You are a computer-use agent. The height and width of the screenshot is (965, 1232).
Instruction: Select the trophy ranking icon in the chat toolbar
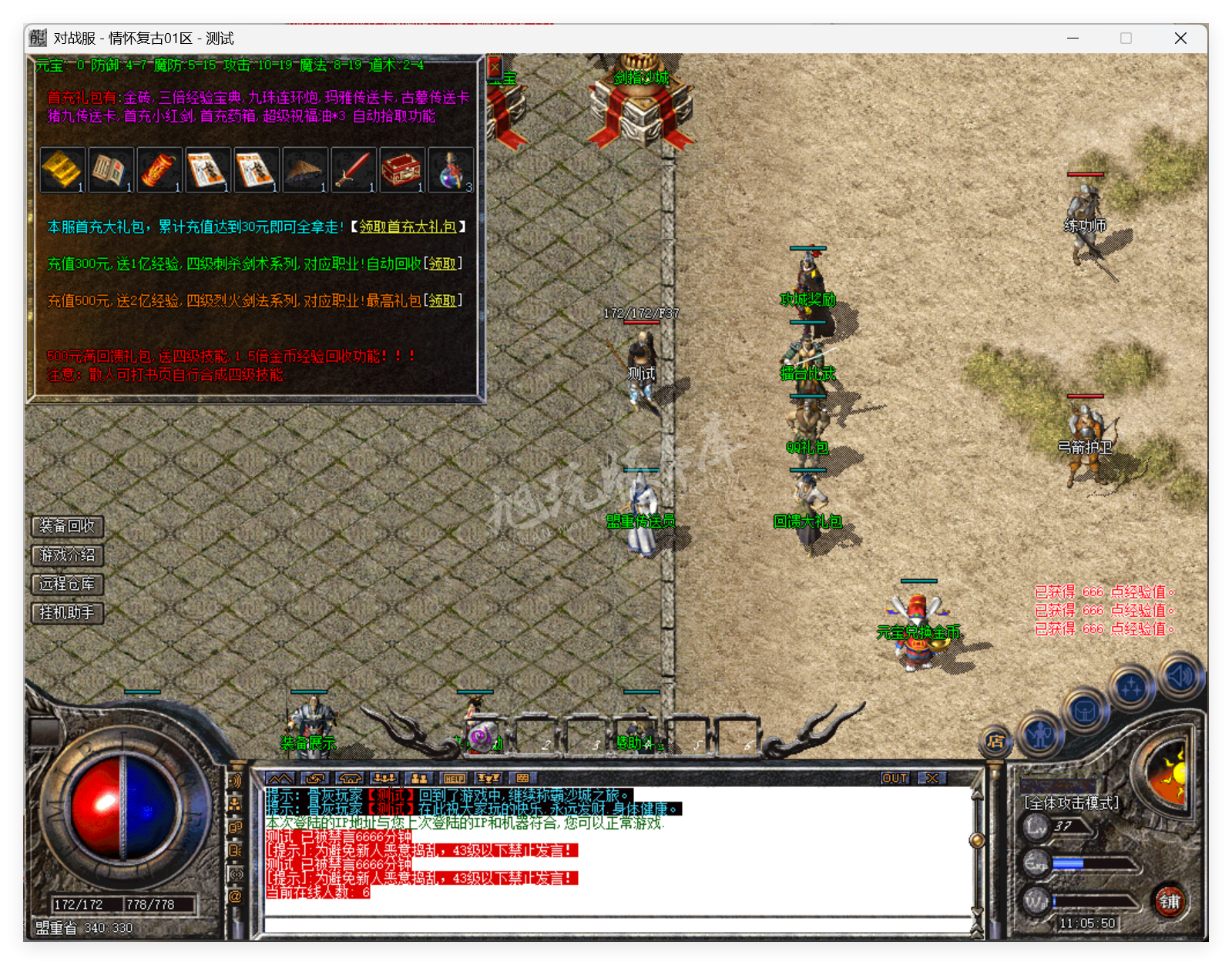[x=488, y=779]
